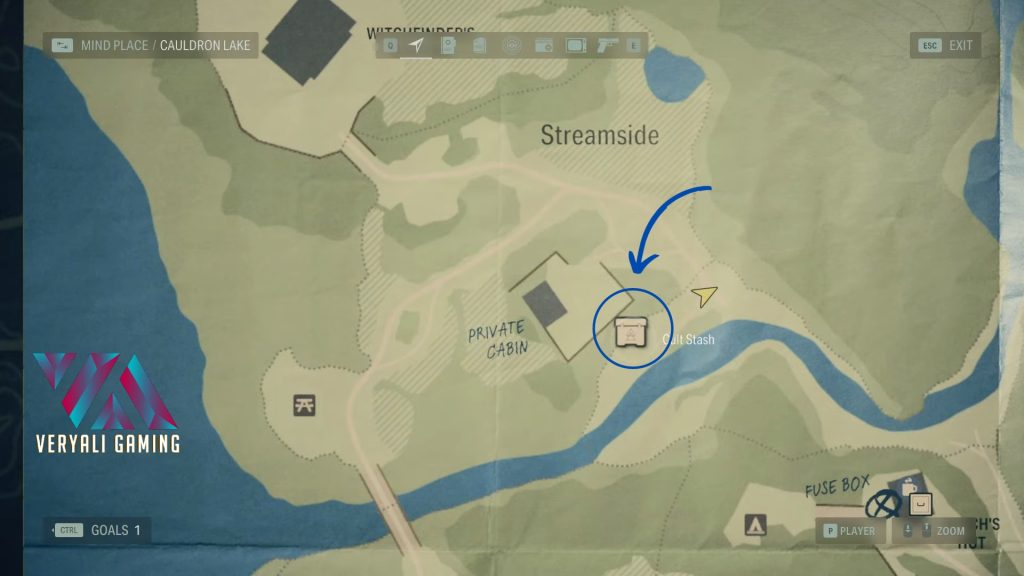Switch to the radio icon tab
1024x576 pixels.
[543, 45]
